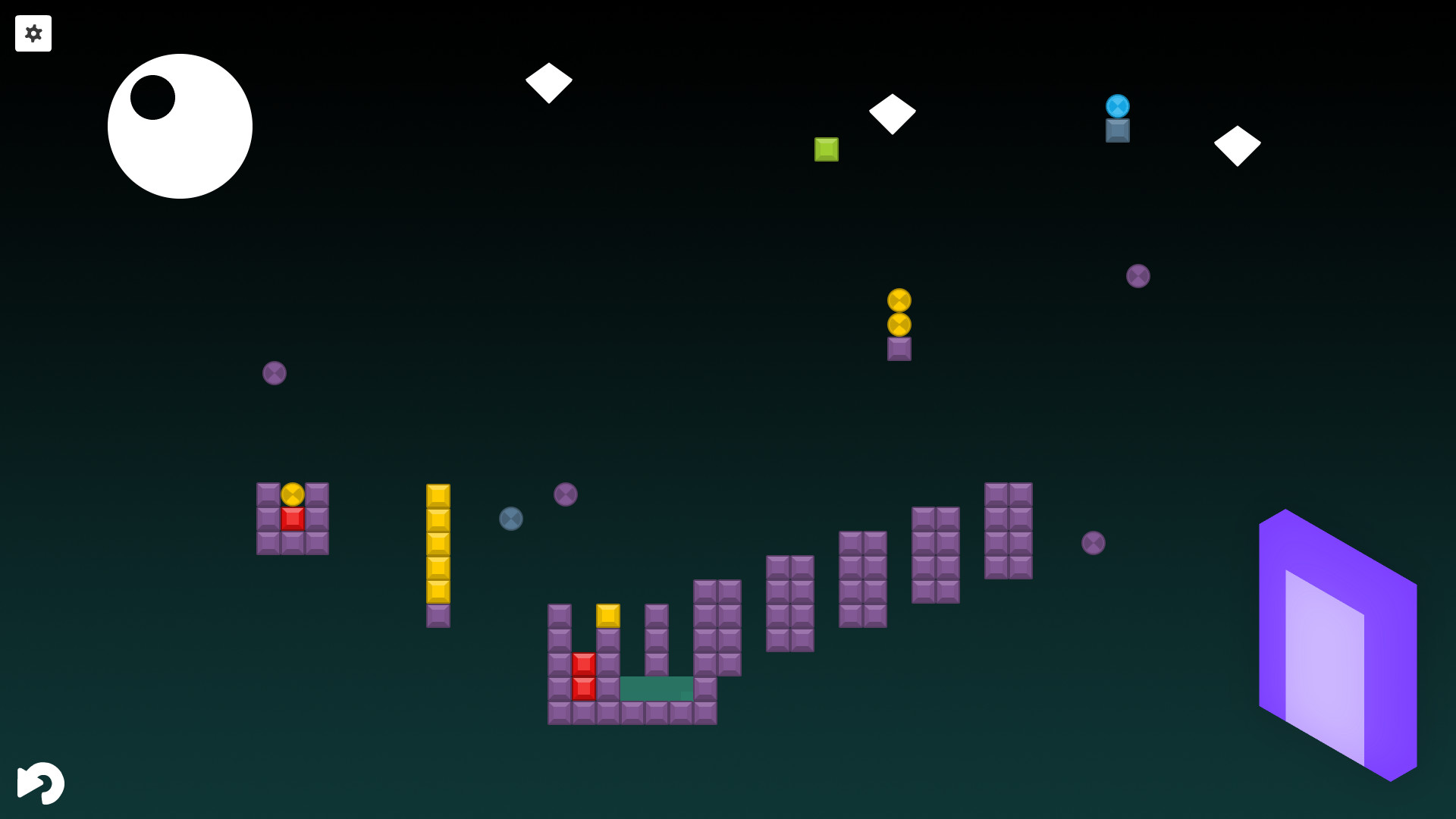This screenshot has width=1456, height=819.
Task: Select the topmost white diamond star
Action: 549,82
